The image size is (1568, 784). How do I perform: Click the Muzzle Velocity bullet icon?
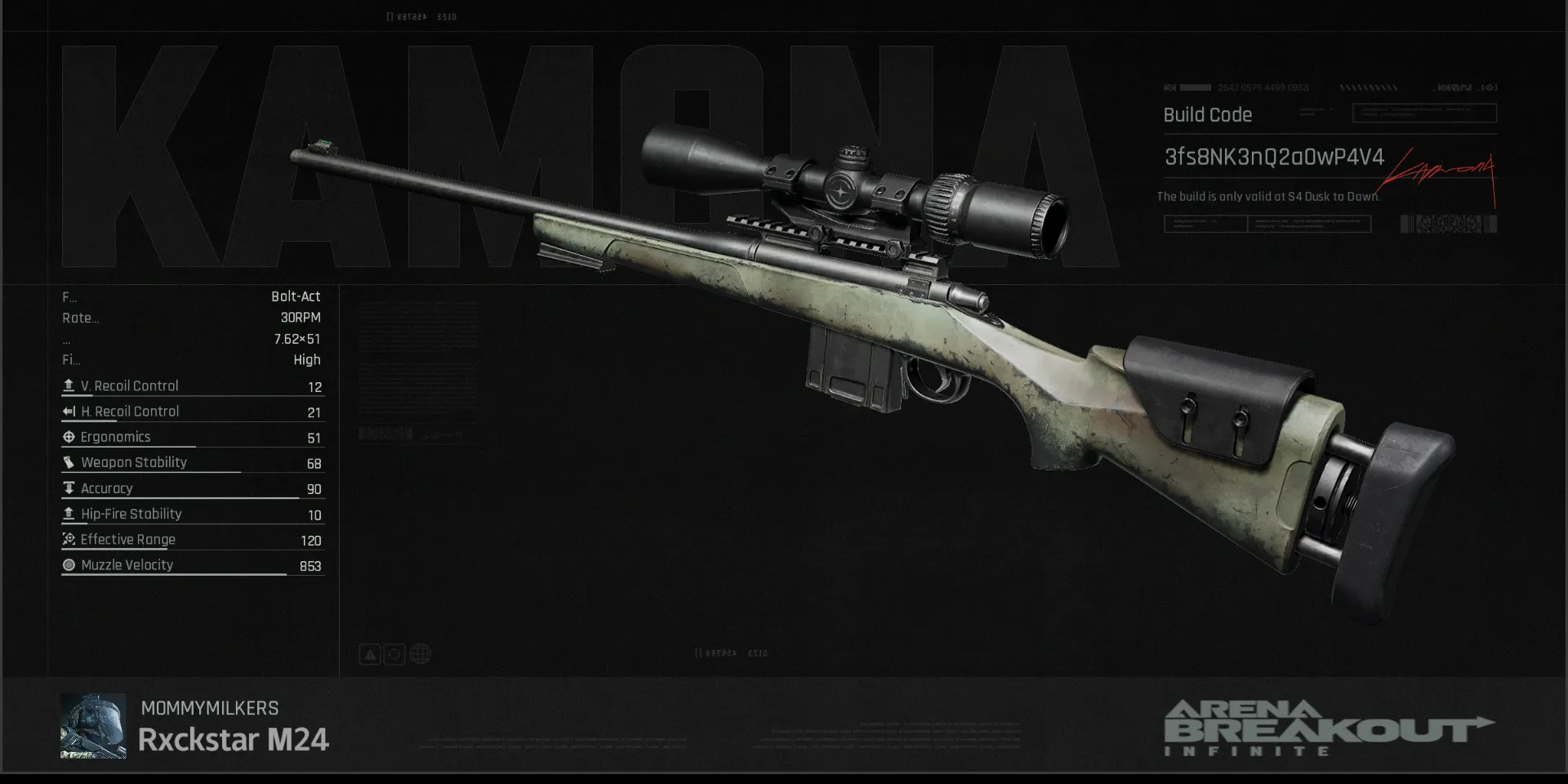click(x=69, y=565)
